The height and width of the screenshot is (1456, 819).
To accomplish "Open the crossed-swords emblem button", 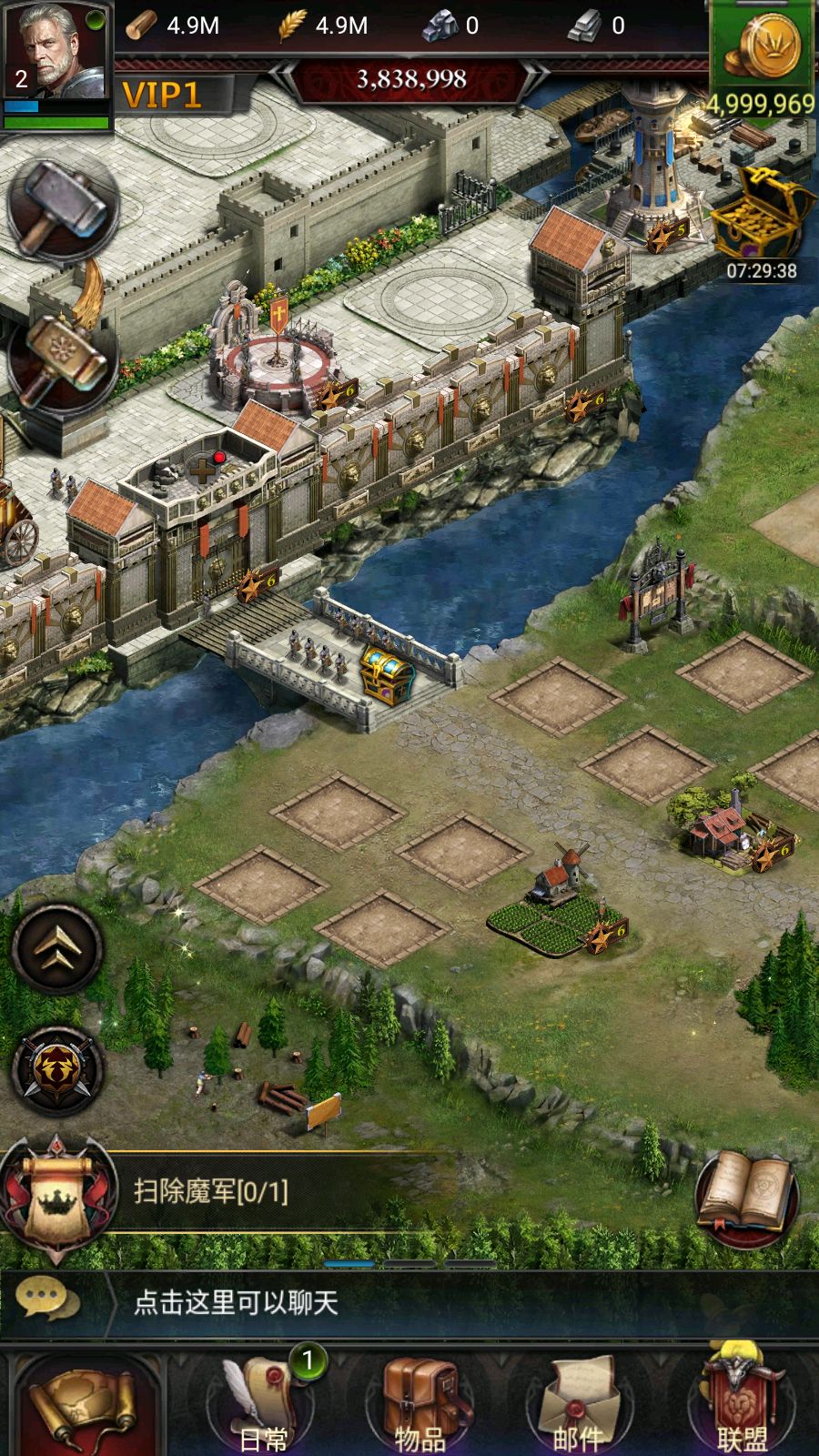I will pos(57,1071).
